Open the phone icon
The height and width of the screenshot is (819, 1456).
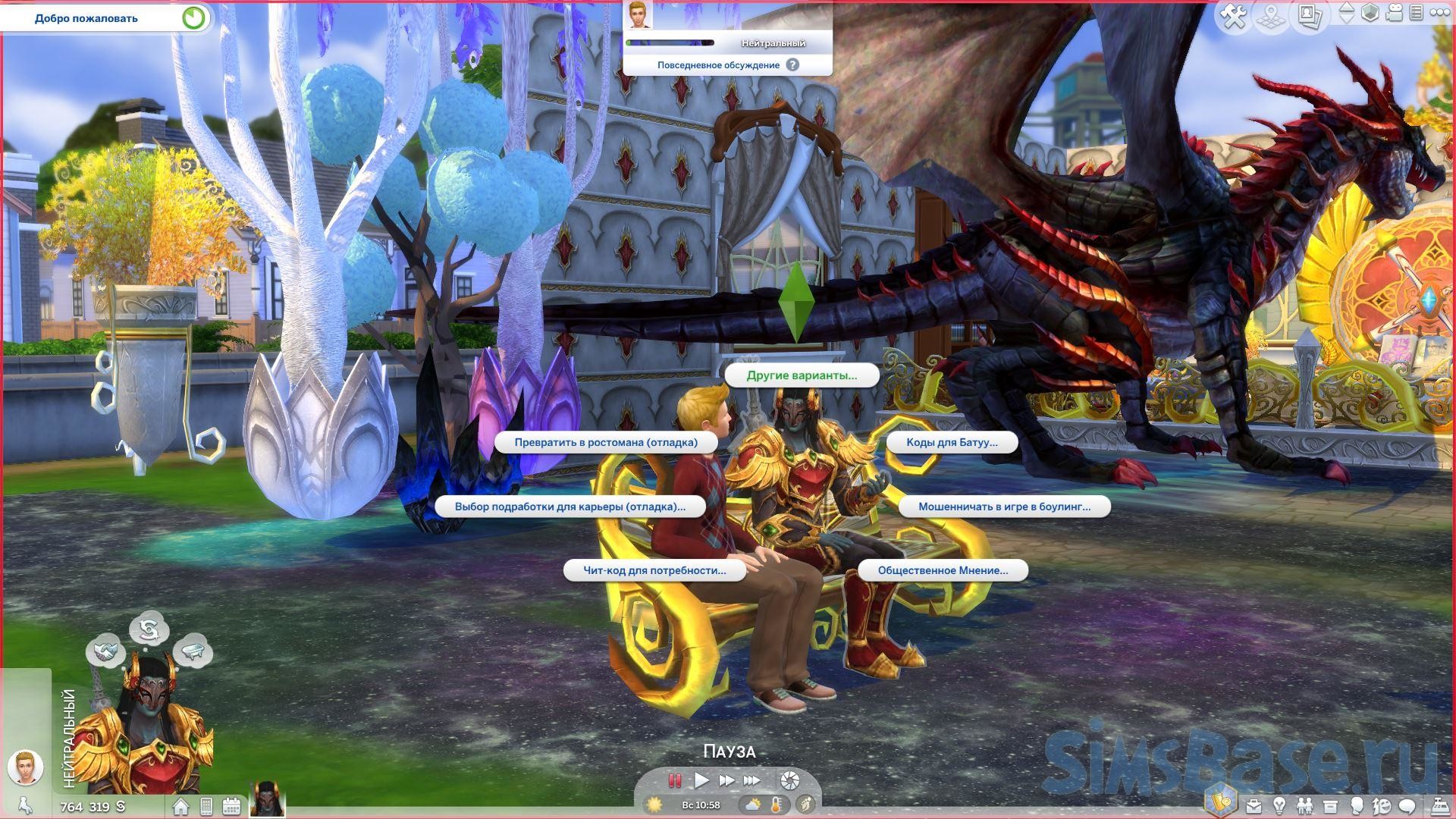click(x=206, y=806)
